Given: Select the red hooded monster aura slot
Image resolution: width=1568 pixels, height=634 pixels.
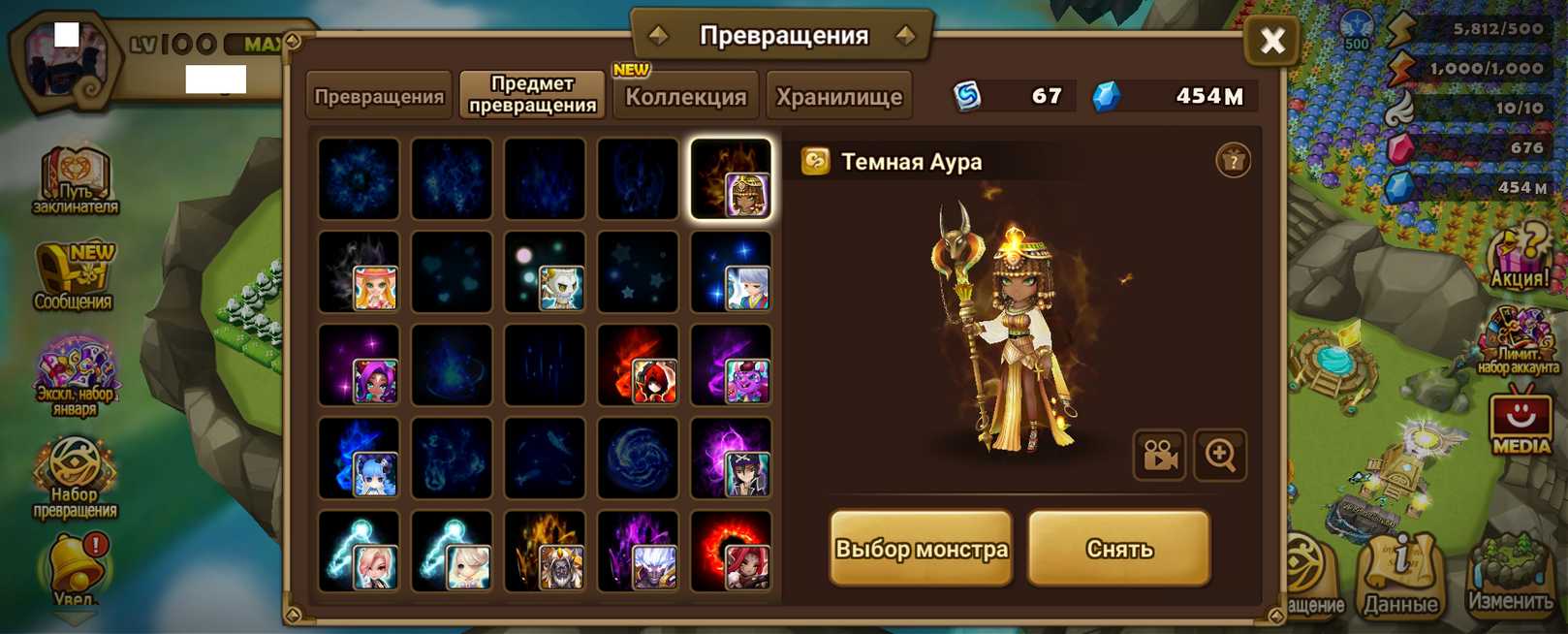Looking at the screenshot, I should click(638, 365).
